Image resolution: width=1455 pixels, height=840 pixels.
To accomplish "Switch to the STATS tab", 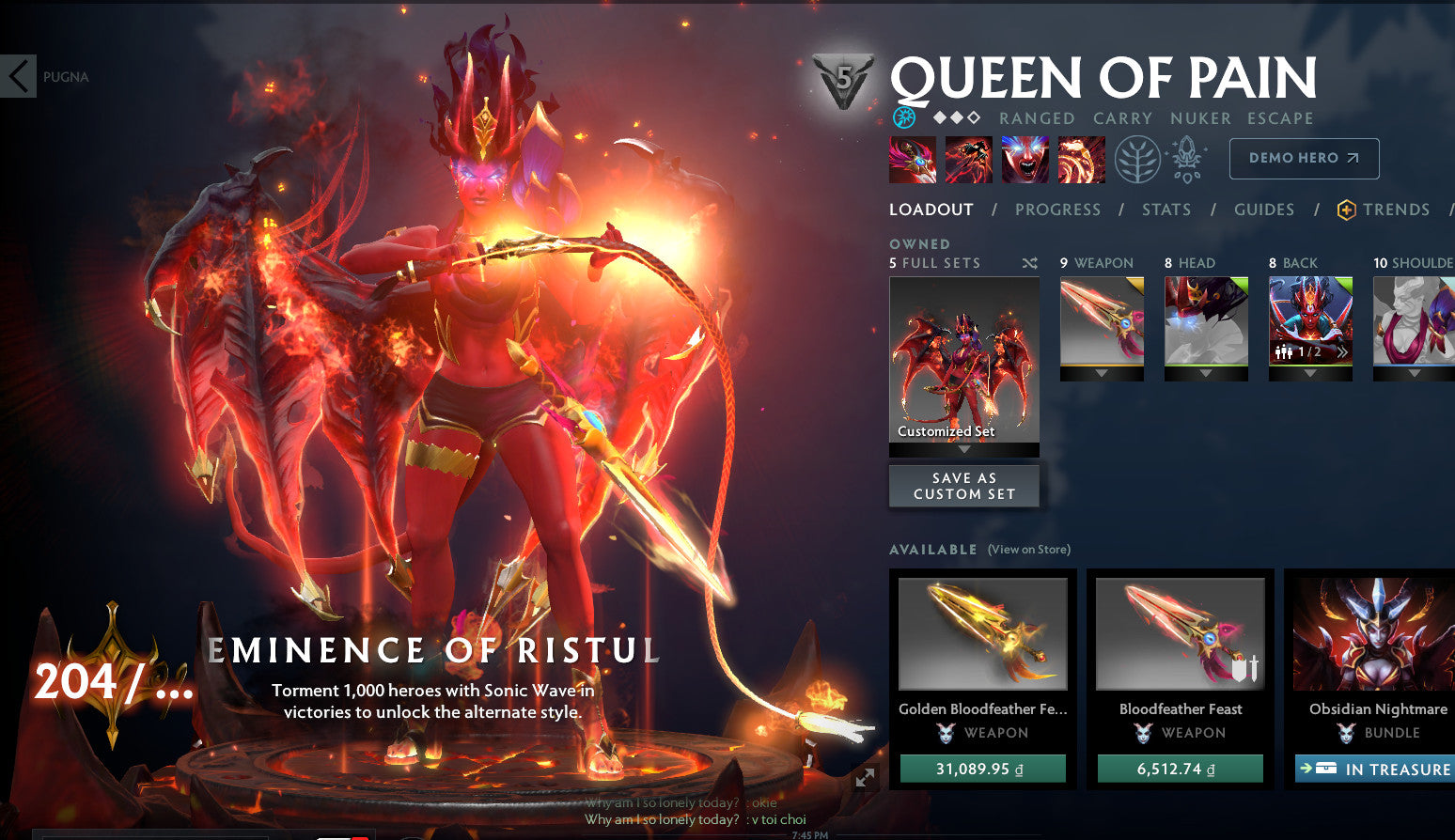I will (1166, 210).
